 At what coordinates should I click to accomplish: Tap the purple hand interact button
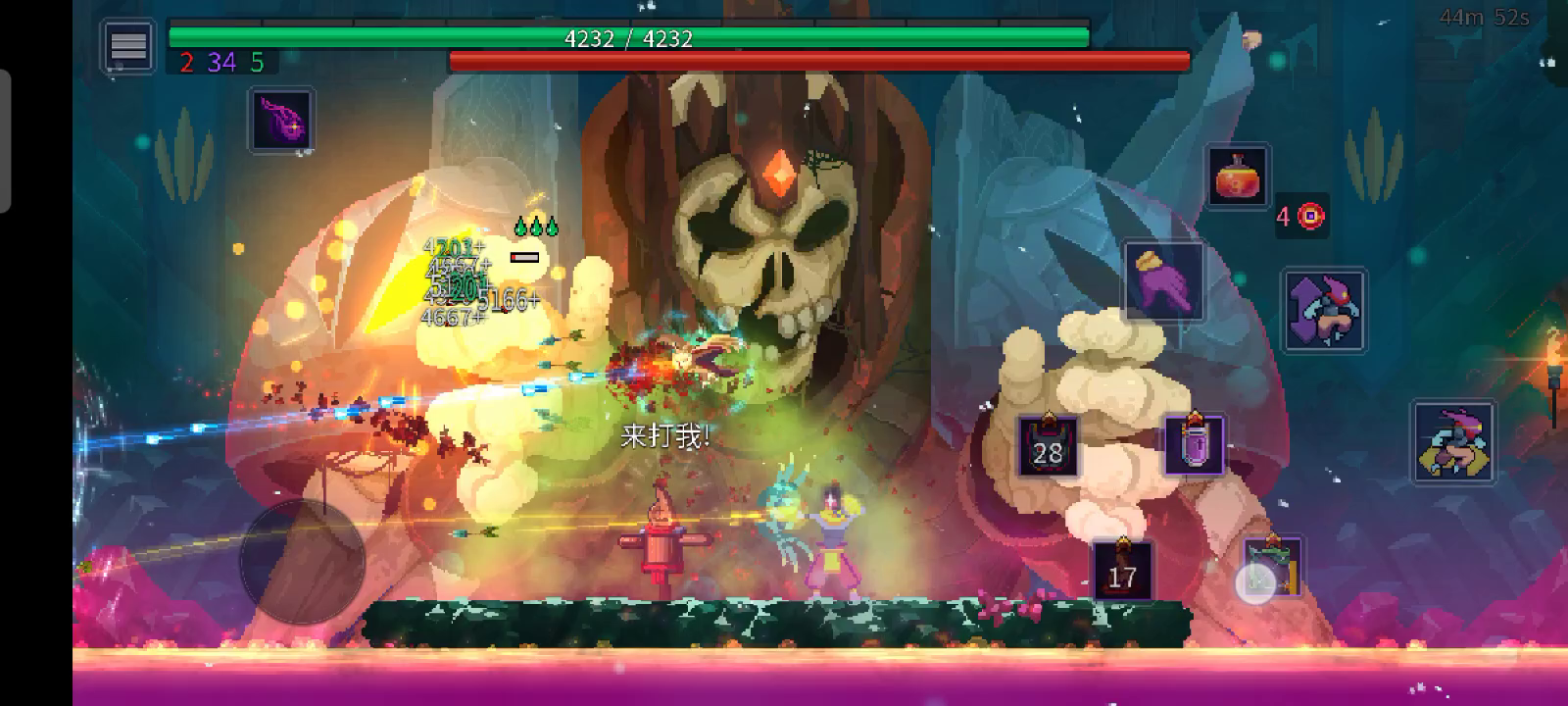[1164, 281]
